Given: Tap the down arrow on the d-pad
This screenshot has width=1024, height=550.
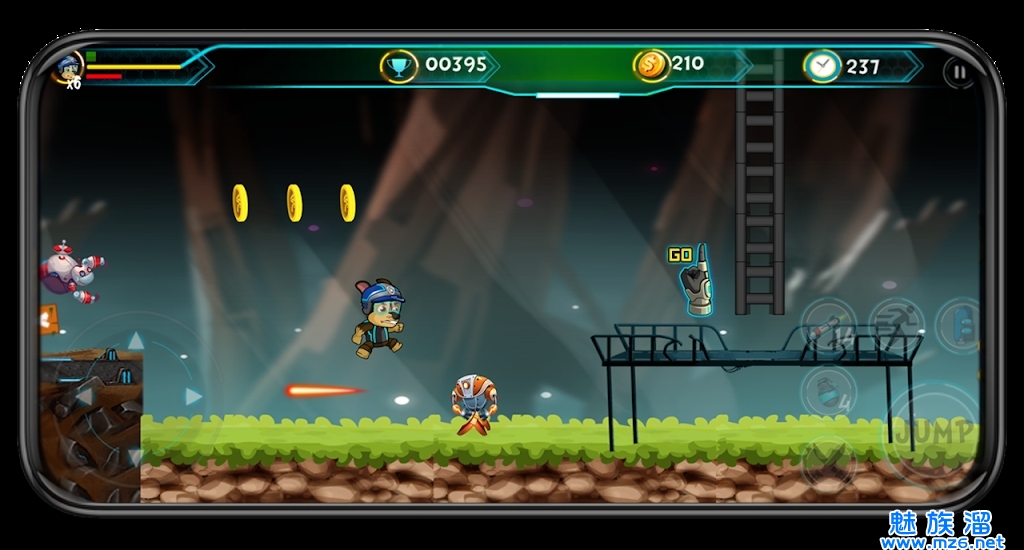Looking at the screenshot, I should pos(133,456).
